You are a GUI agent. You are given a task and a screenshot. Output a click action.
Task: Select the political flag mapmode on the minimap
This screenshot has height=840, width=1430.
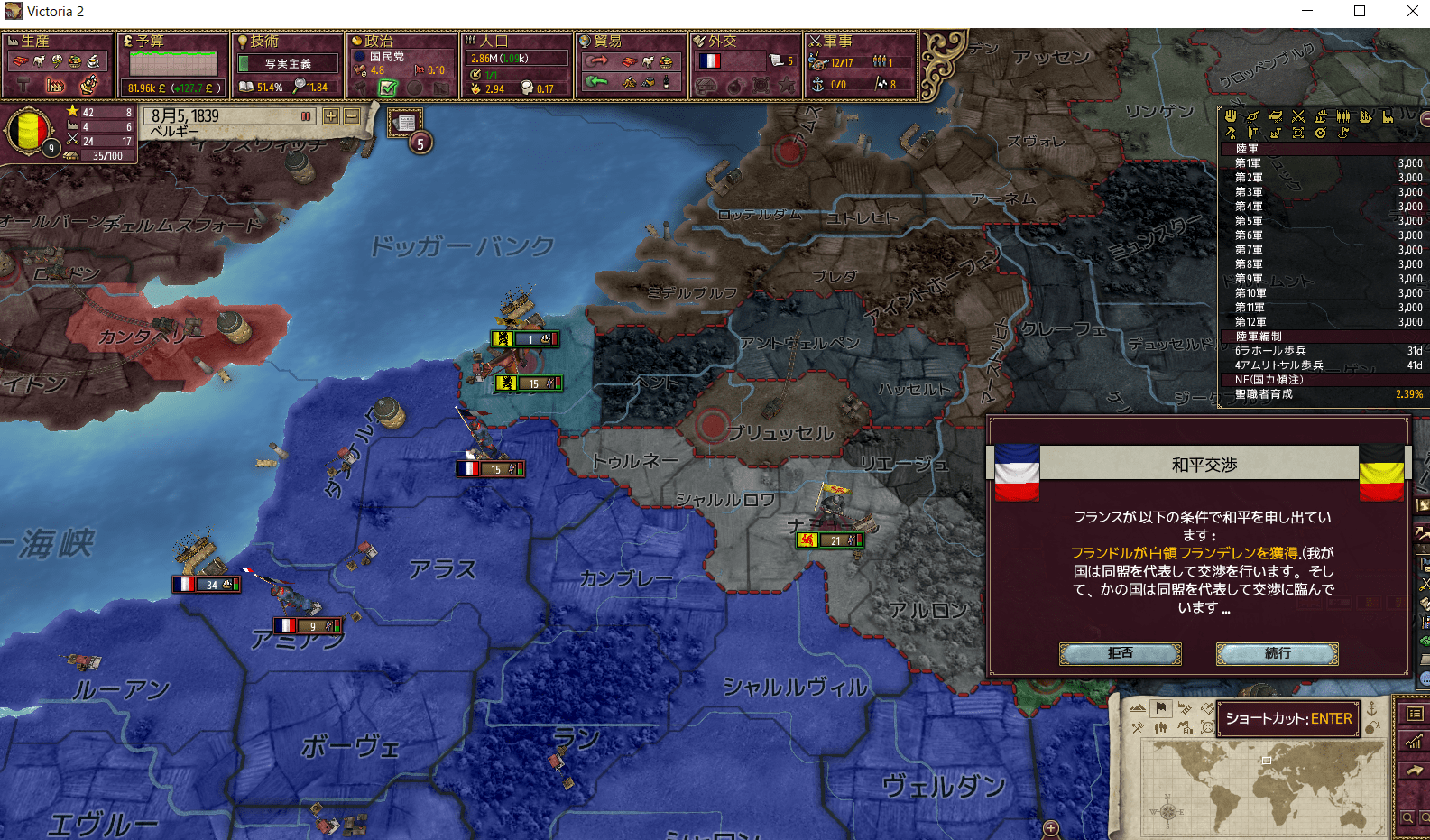(x=1161, y=710)
